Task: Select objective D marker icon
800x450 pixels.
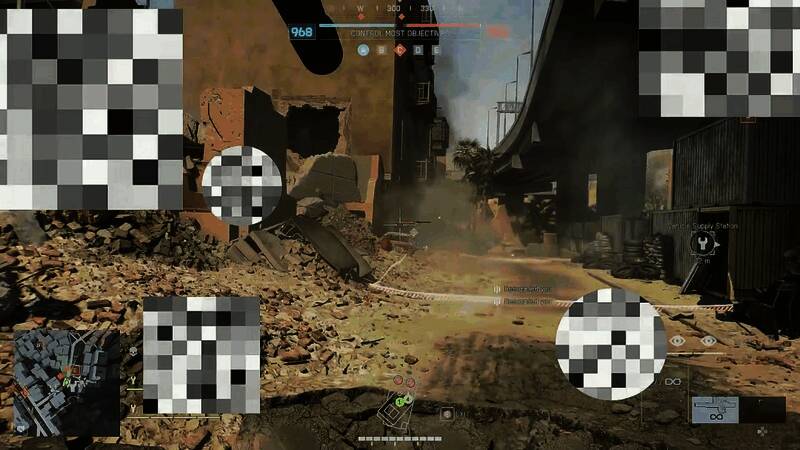Action: tap(418, 49)
